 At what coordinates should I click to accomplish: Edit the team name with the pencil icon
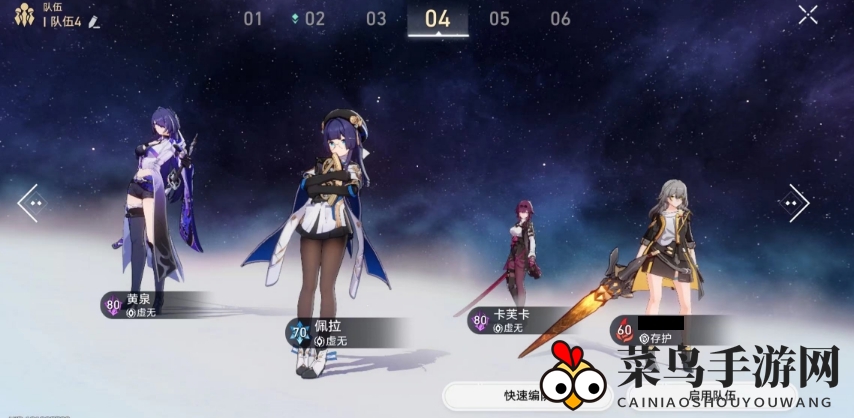(94, 21)
